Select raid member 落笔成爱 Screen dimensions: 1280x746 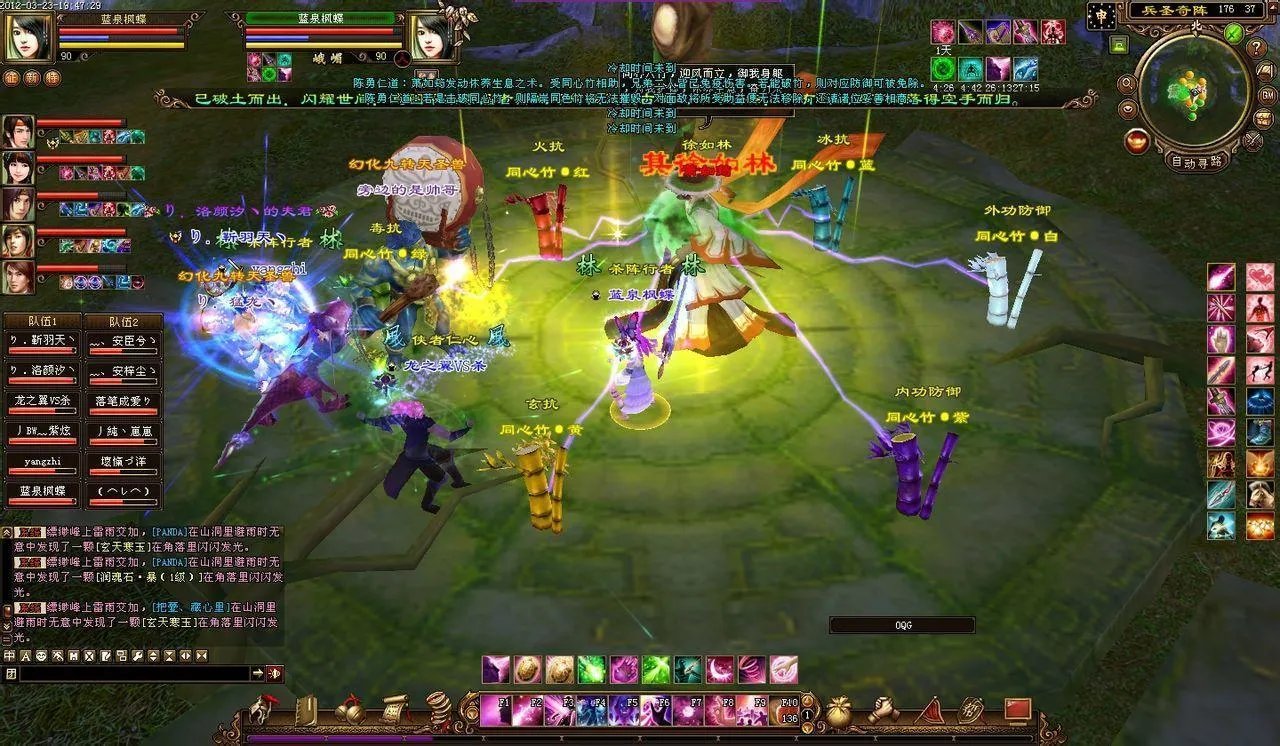pos(123,400)
